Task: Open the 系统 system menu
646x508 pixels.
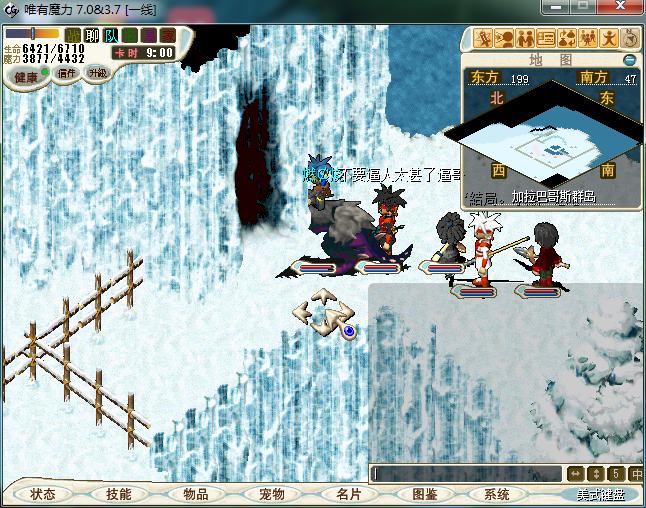Action: pyautogui.click(x=497, y=494)
